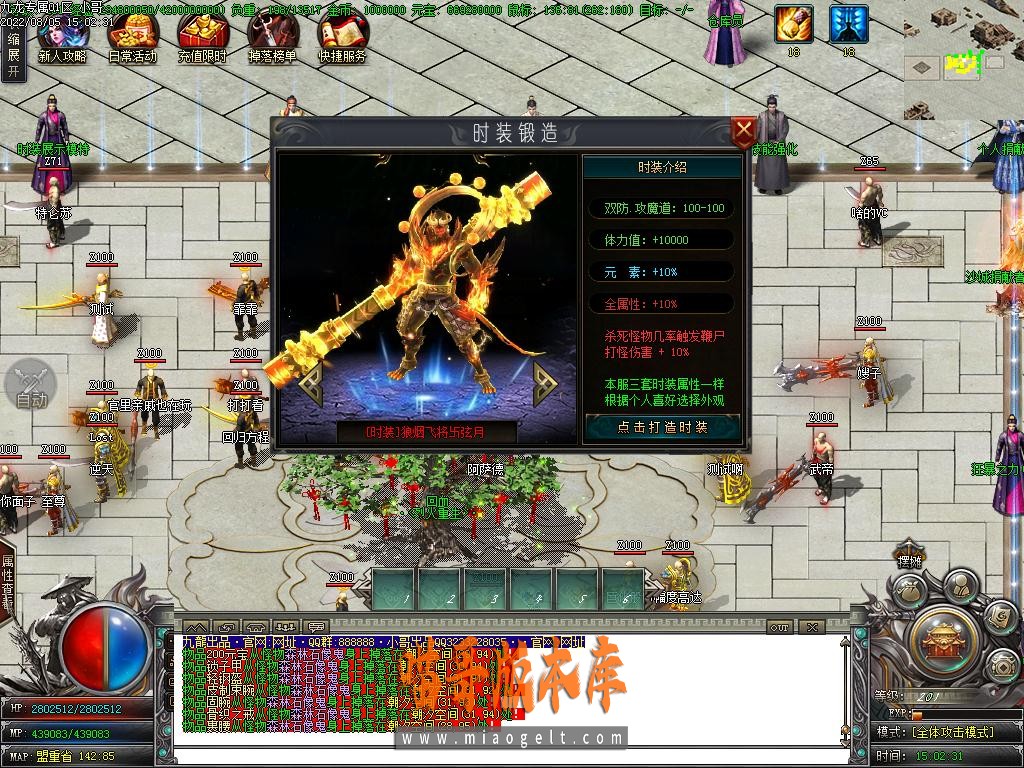
Task: Open the 掉落榜单 drop list
Action: (272, 39)
